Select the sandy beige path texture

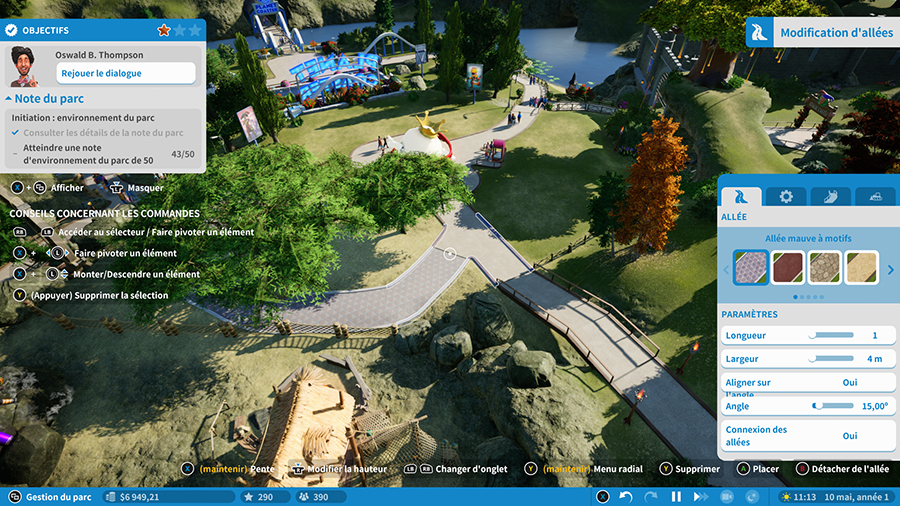862,268
